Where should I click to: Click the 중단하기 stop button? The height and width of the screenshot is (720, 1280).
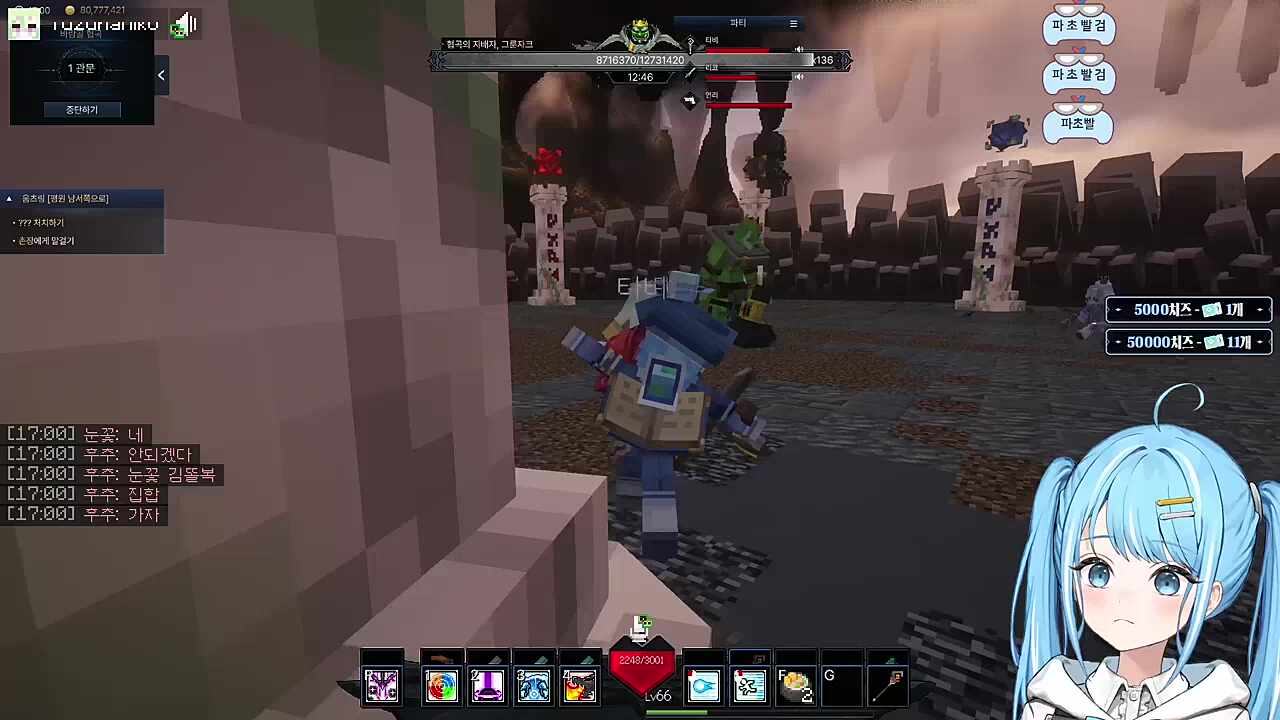click(x=82, y=109)
